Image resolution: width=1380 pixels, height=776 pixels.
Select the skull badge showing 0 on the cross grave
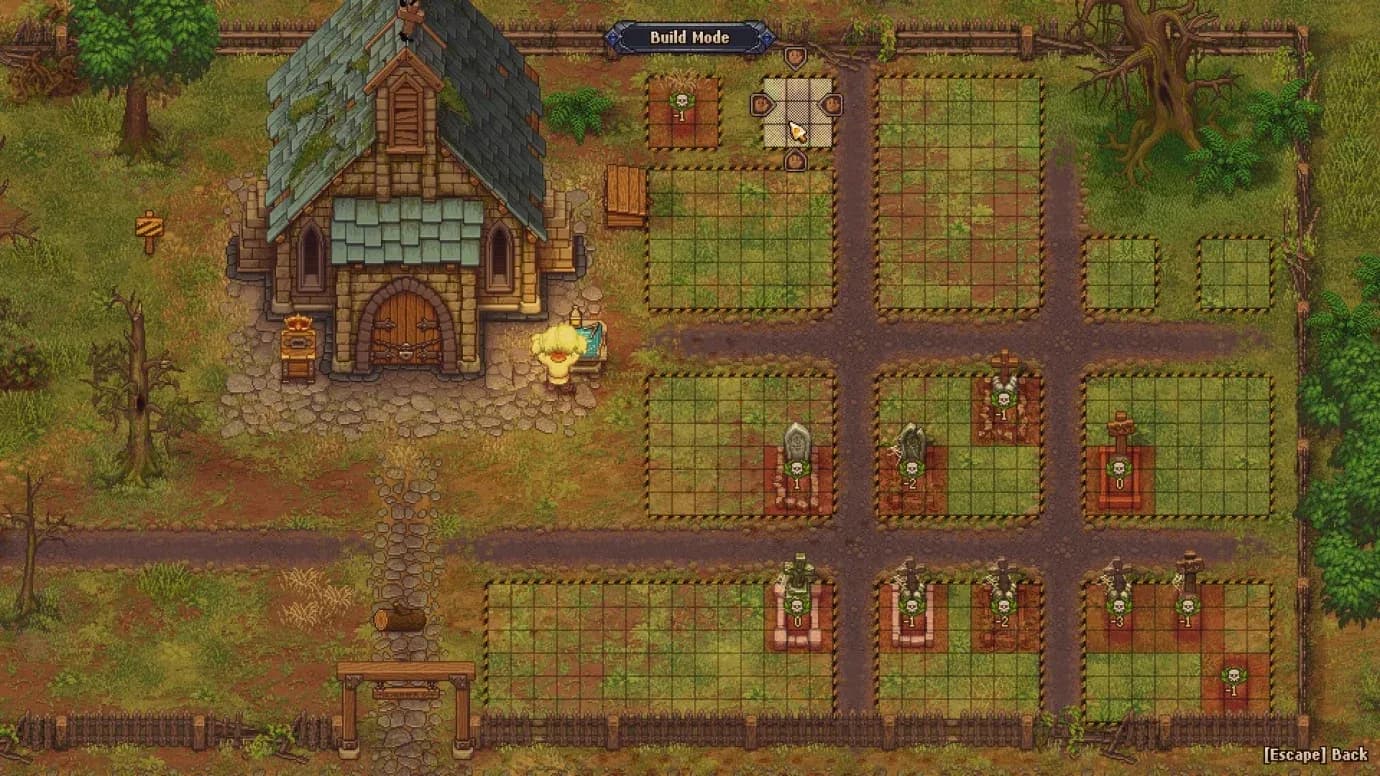pyautogui.click(x=1118, y=468)
